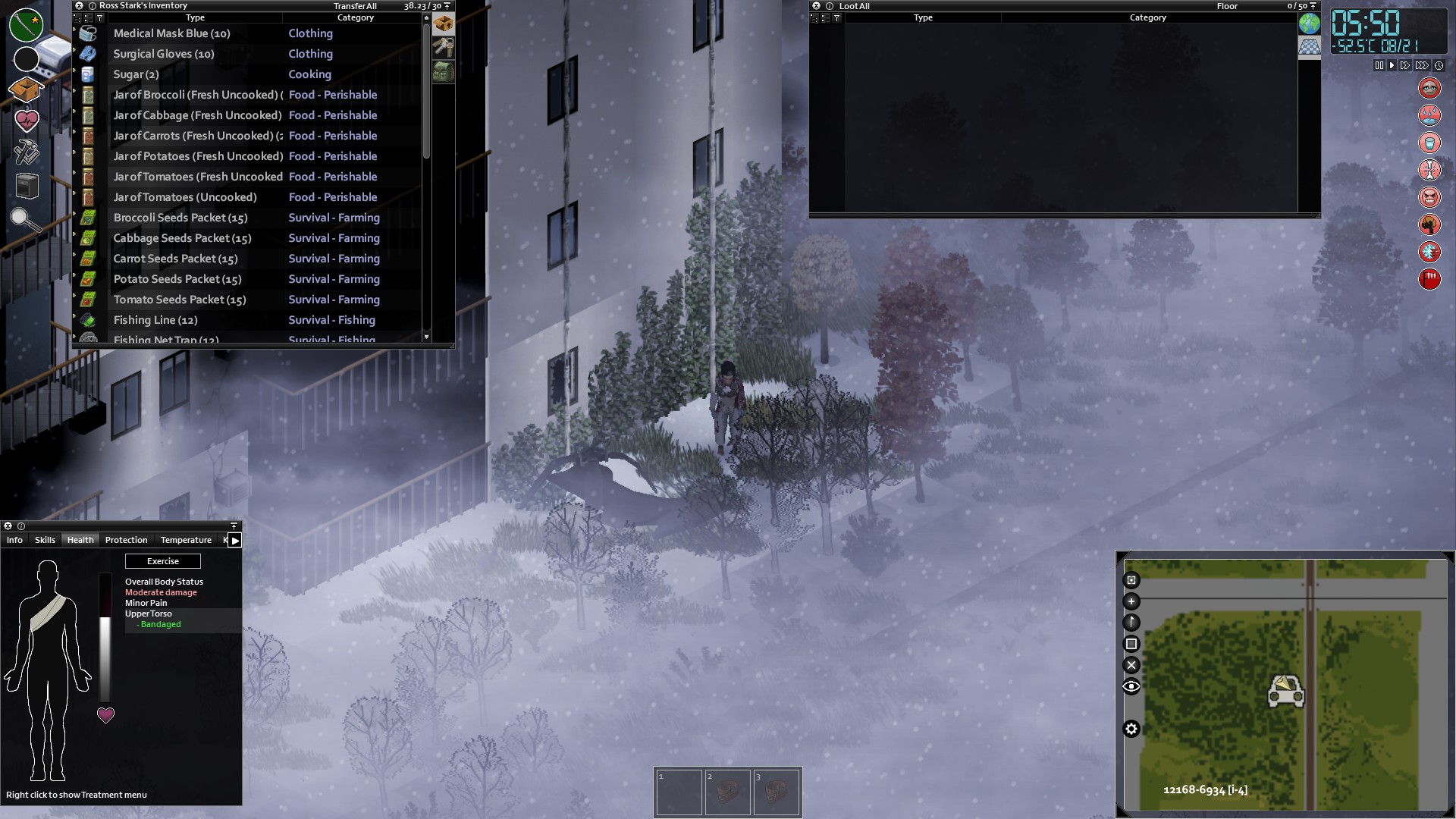Select the furniture moving tool icon
The width and height of the screenshot is (1456, 819).
click(27, 184)
